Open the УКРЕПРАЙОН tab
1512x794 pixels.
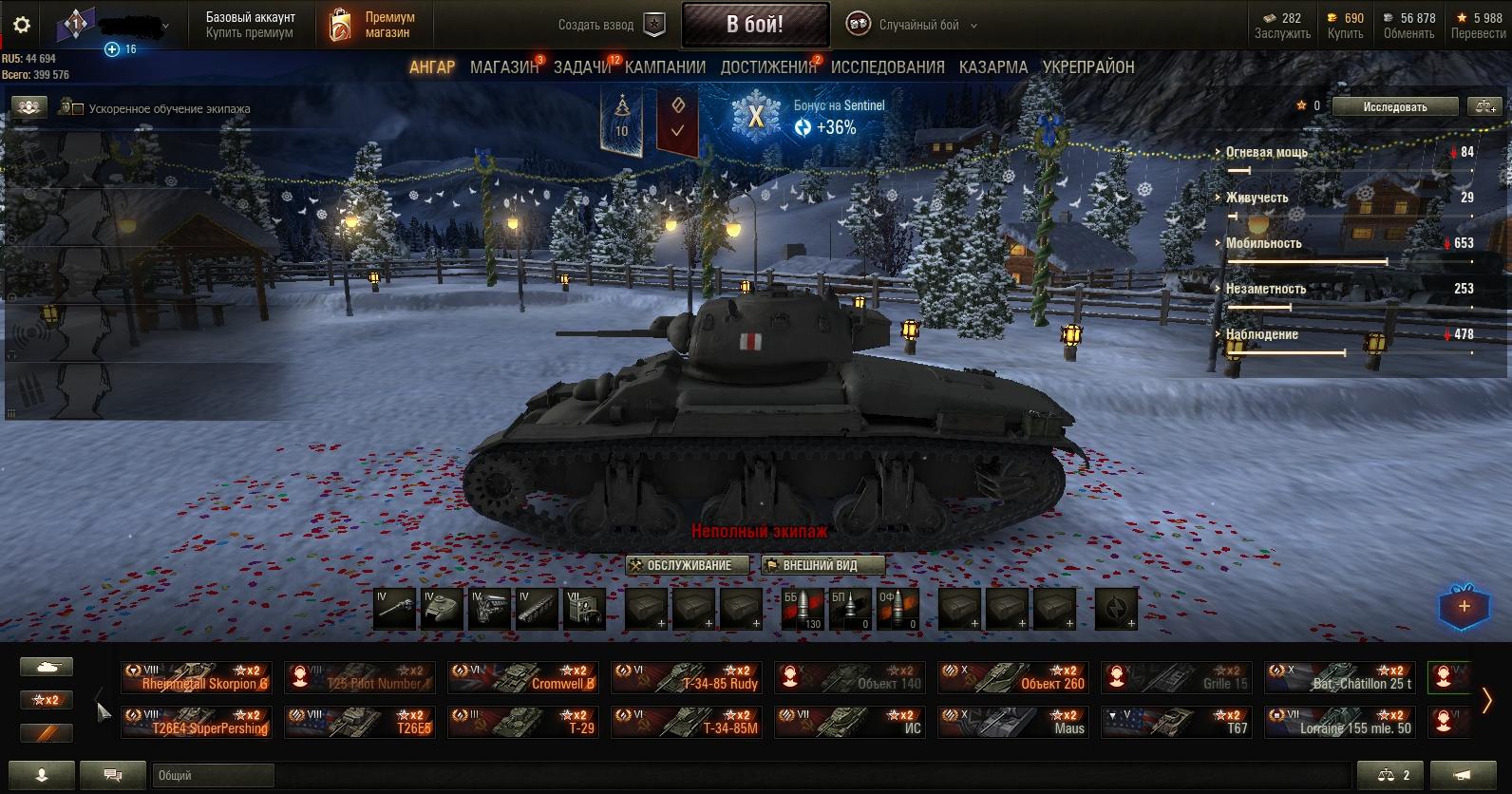pyautogui.click(x=1088, y=67)
